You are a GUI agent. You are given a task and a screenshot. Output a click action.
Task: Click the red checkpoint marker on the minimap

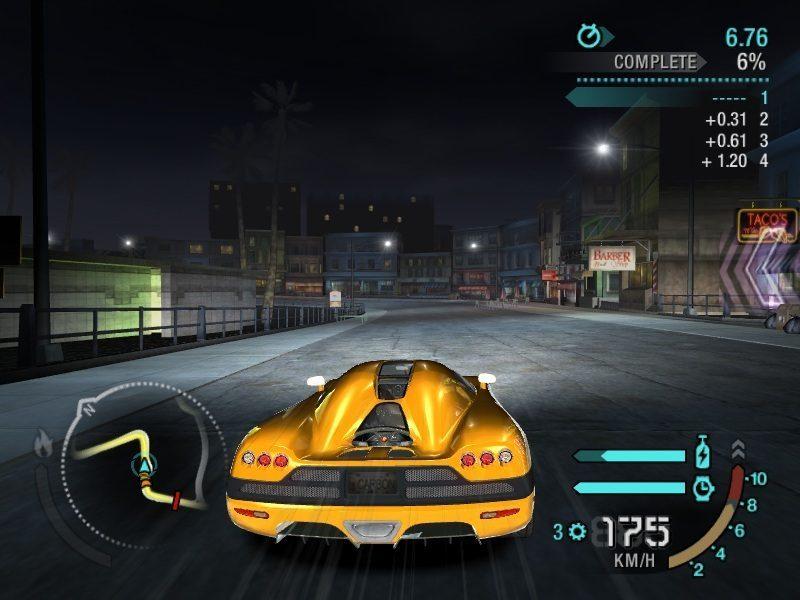click(x=176, y=499)
